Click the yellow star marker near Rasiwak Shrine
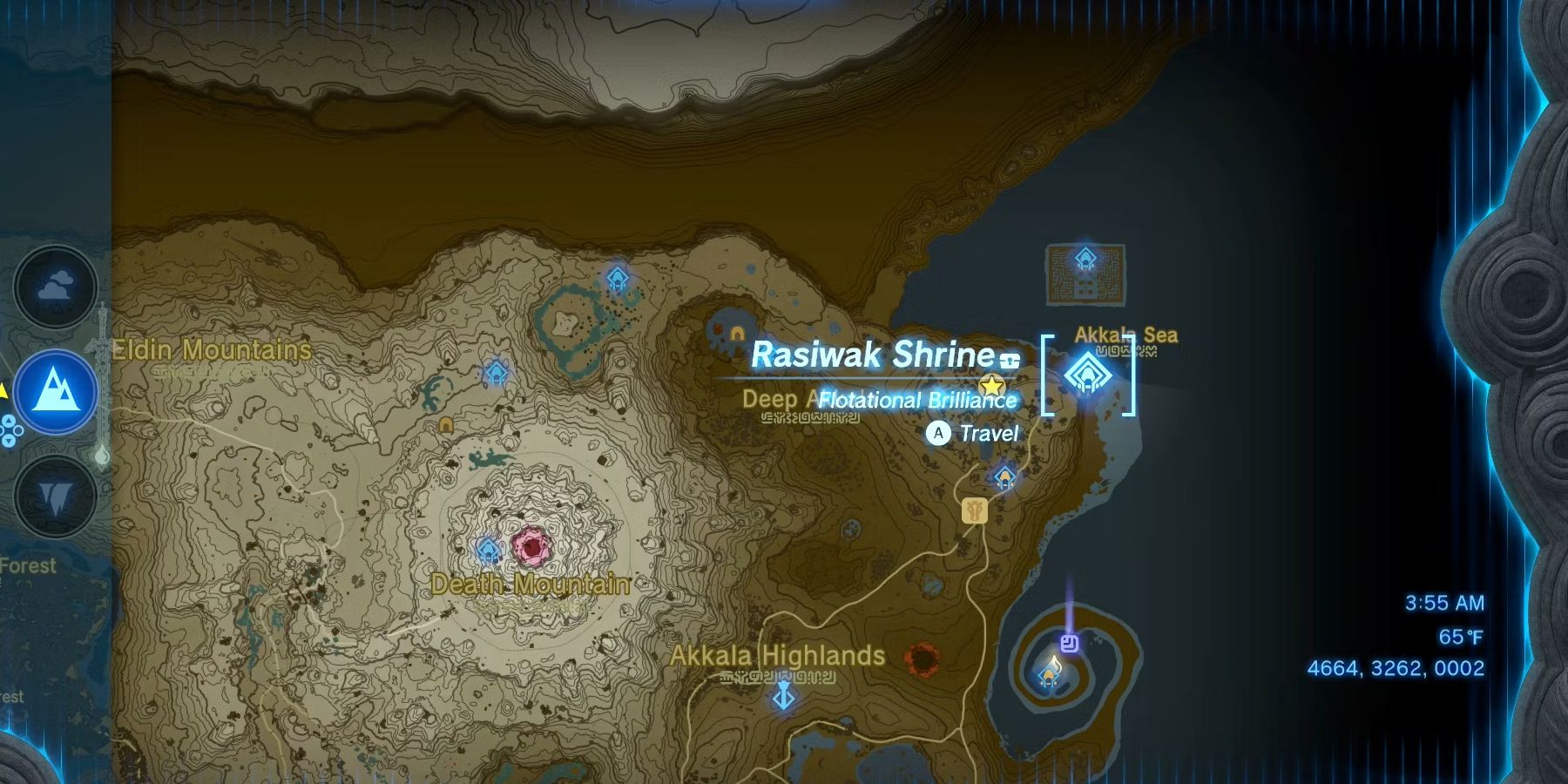This screenshot has width=1568, height=784. pyautogui.click(x=993, y=383)
